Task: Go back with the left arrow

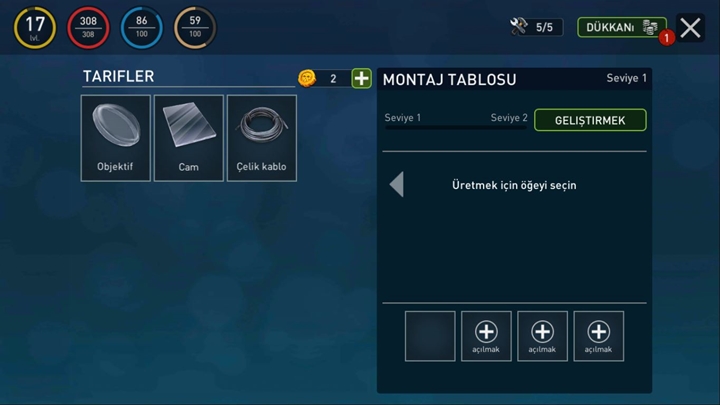Action: [x=397, y=184]
